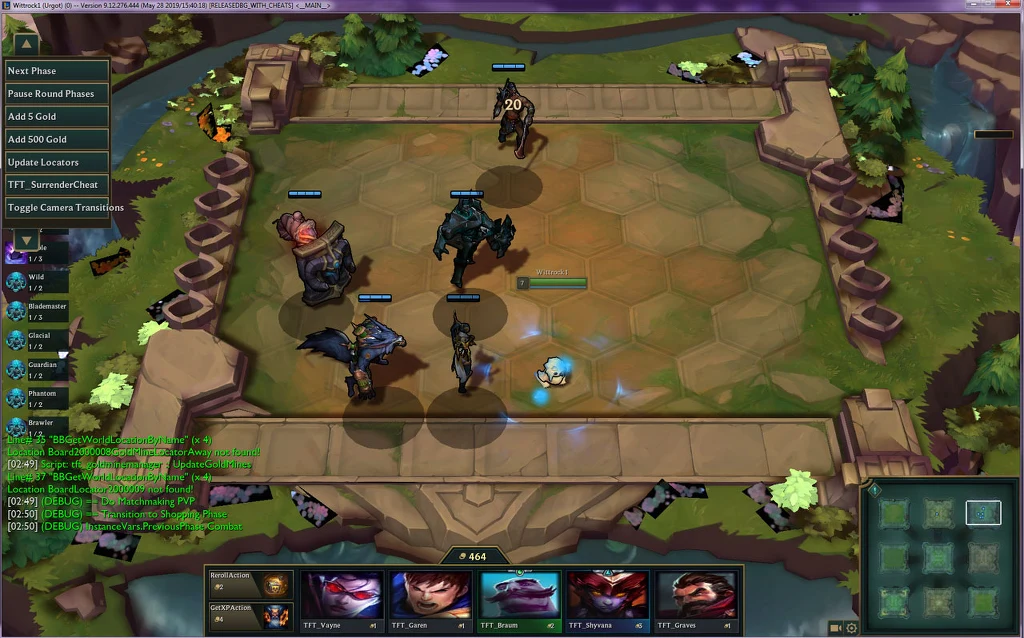
Task: Click the Next Phase debug button
Action: [57, 71]
